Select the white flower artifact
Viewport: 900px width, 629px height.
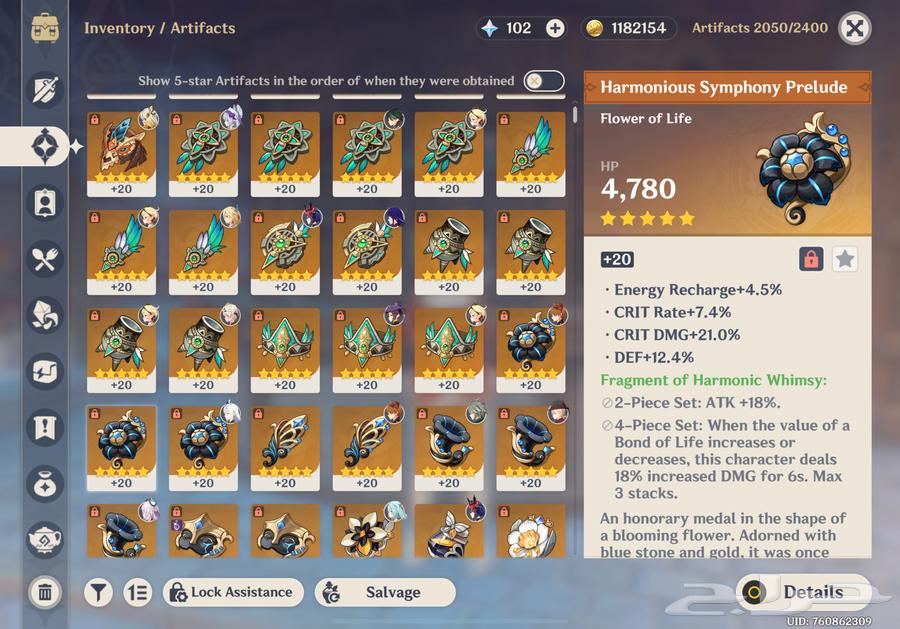coord(530,533)
